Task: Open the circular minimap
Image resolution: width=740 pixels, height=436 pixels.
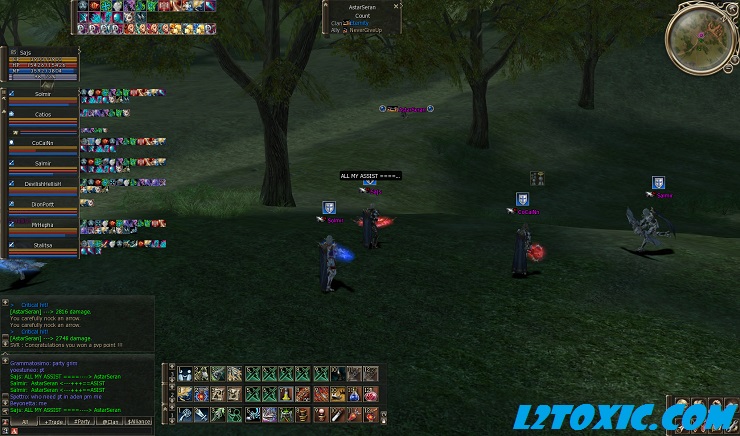Action: (x=701, y=36)
